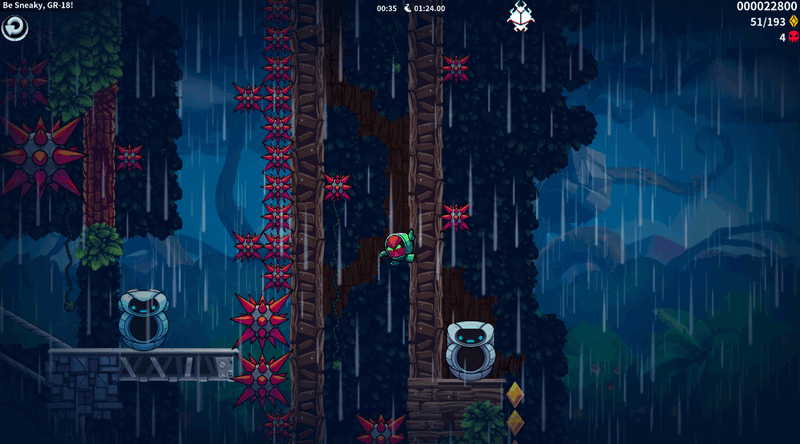The width and height of the screenshot is (800, 444).
Task: Select the white robot emblem icon
Action: coord(521,16)
